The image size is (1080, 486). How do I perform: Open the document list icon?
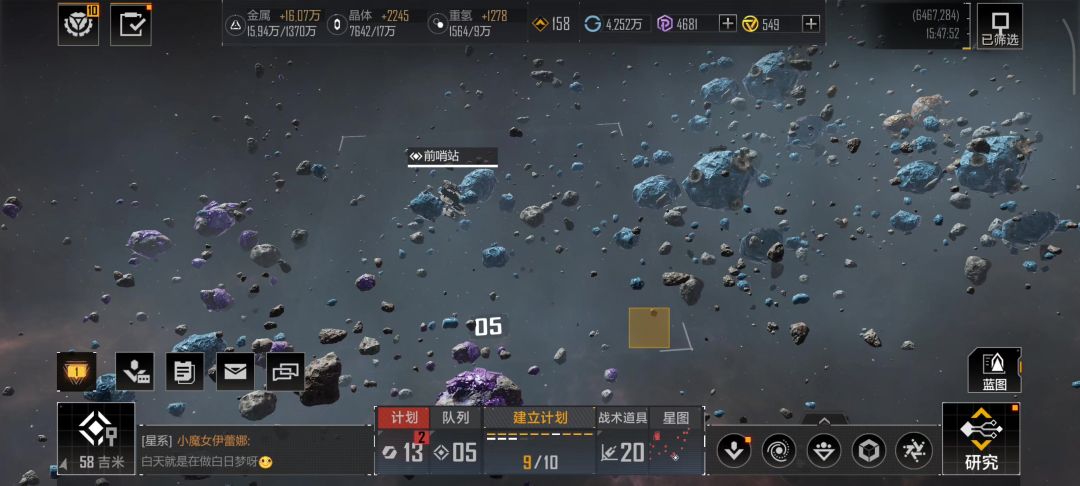tap(184, 371)
